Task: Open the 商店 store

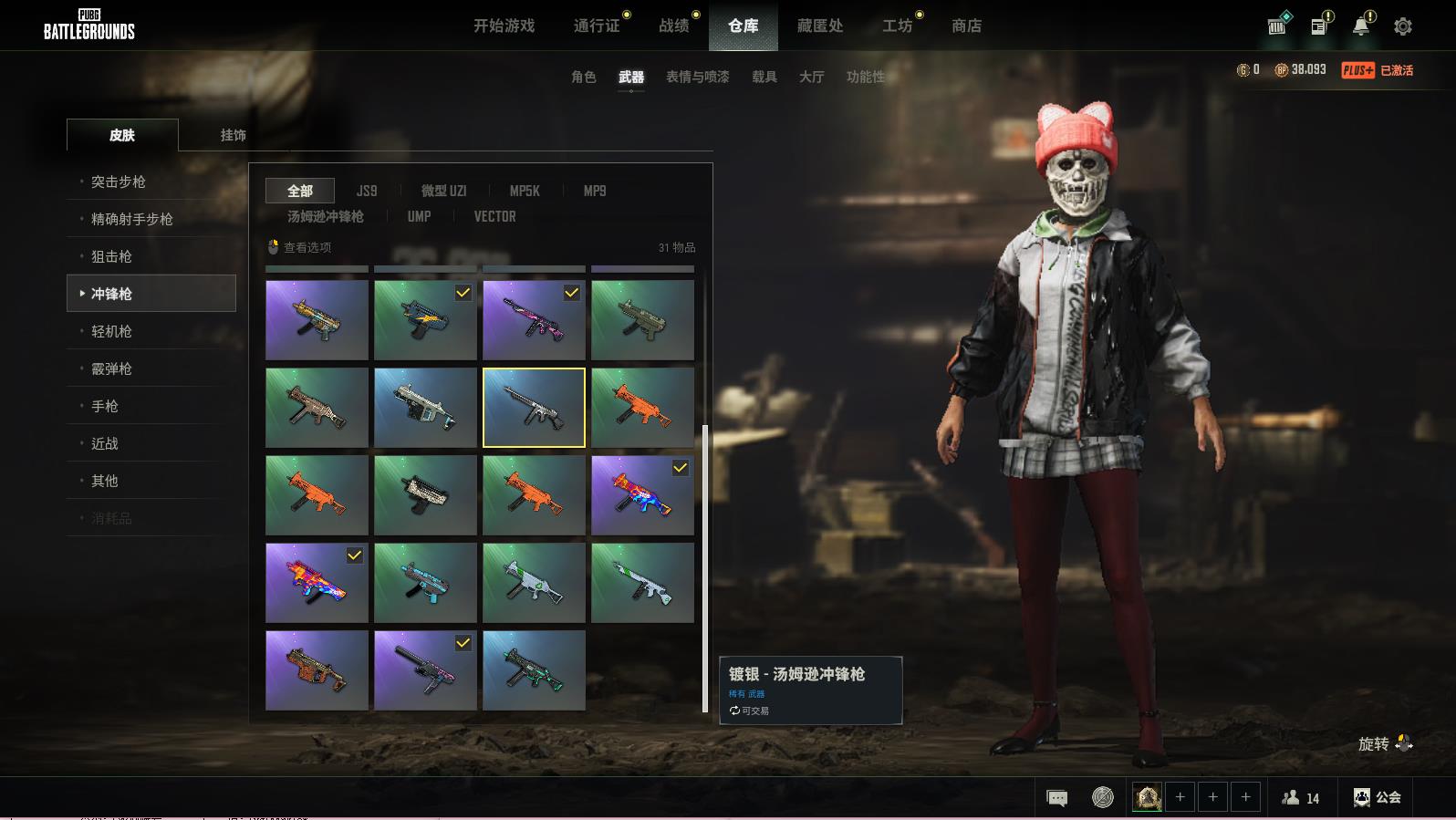Action: pyautogui.click(x=966, y=26)
